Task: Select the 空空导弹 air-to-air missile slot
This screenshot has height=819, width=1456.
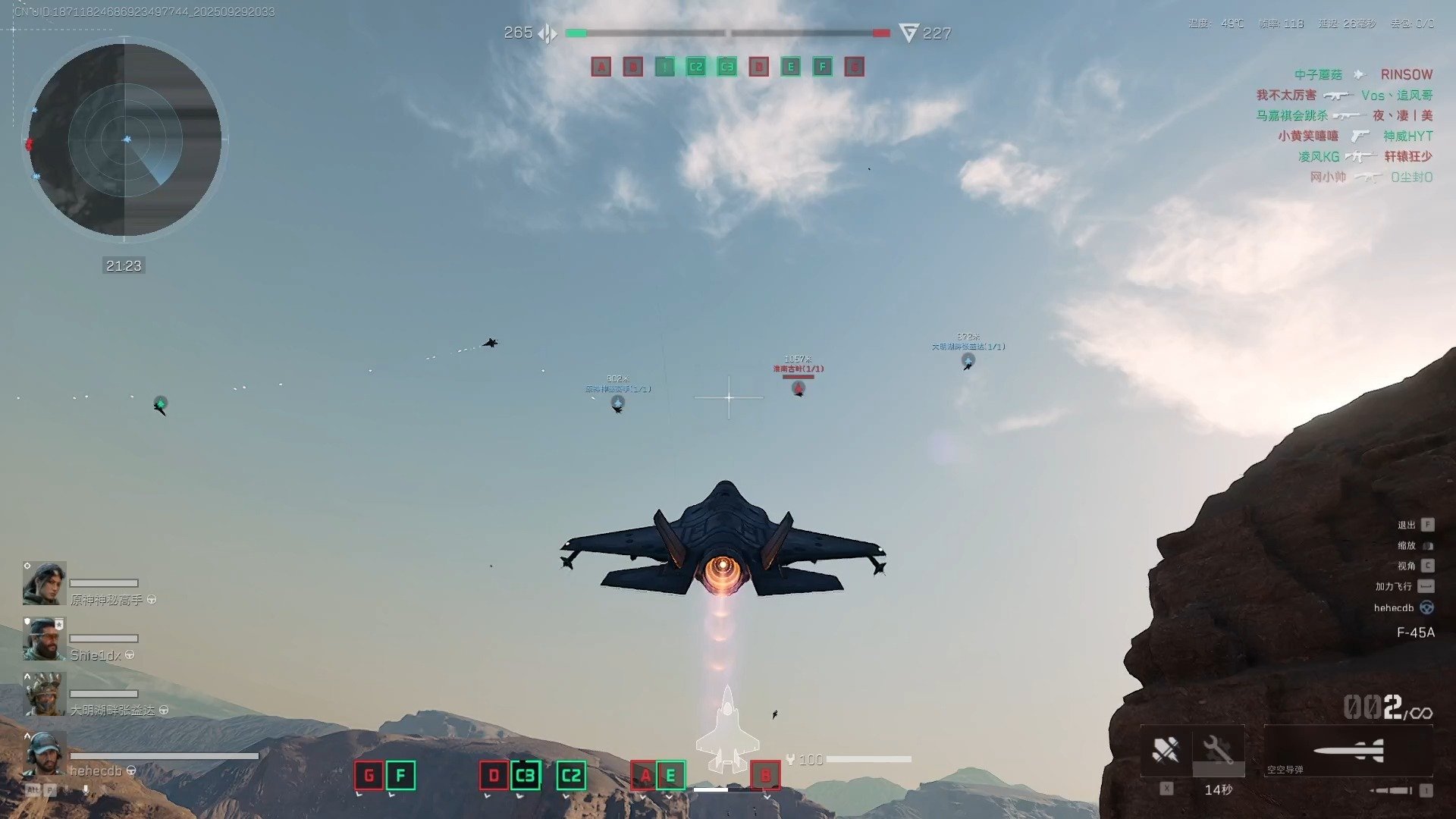Action: (x=1348, y=751)
